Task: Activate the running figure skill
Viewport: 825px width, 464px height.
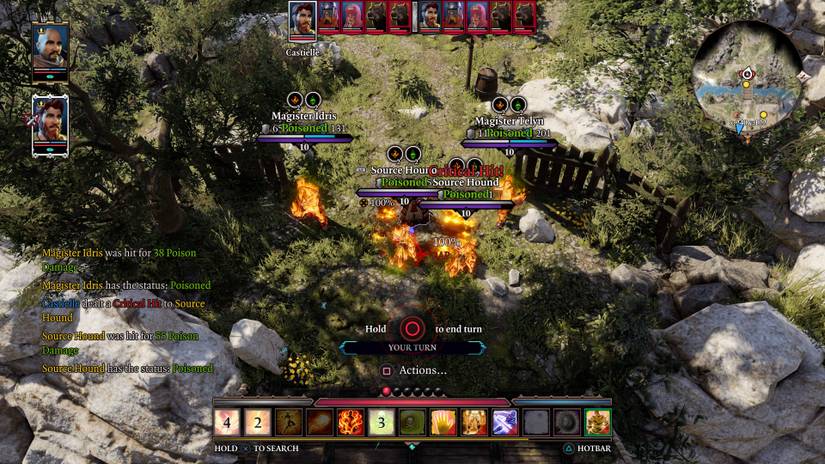Action: (x=288, y=422)
